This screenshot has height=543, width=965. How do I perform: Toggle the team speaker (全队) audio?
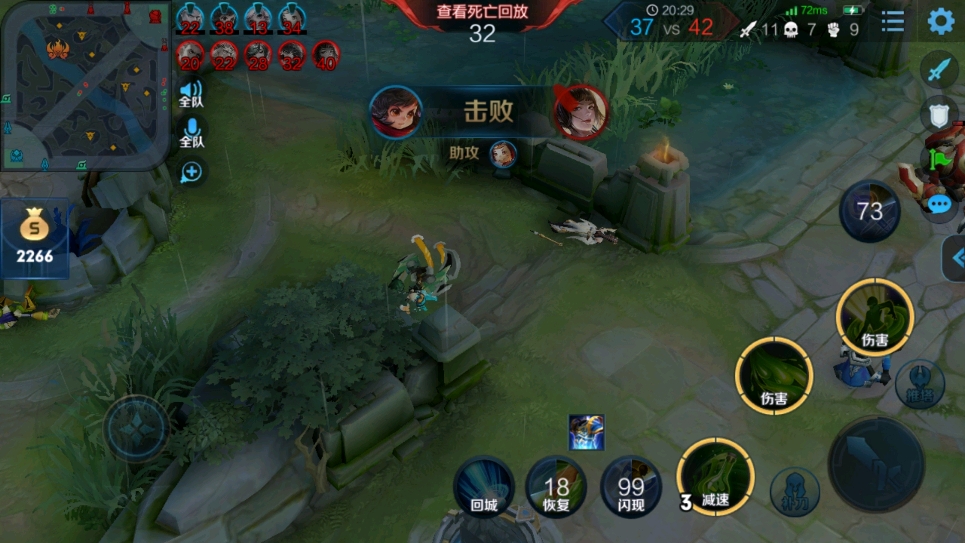point(191,95)
